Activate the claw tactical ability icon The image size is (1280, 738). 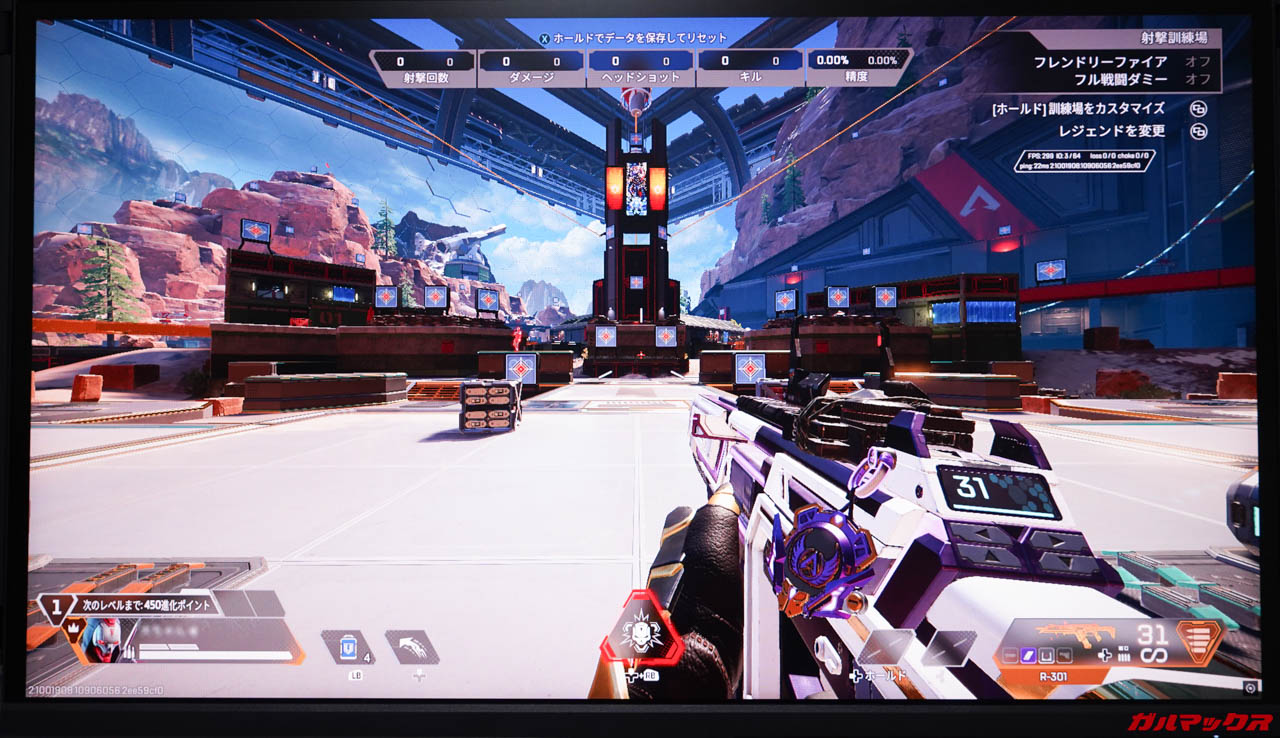[x=411, y=647]
